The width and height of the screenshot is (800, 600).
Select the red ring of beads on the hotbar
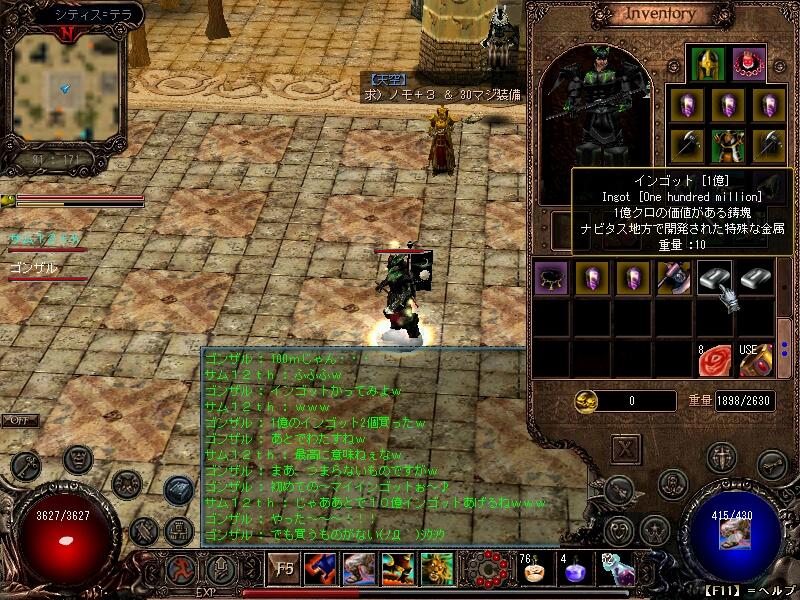click(x=489, y=569)
